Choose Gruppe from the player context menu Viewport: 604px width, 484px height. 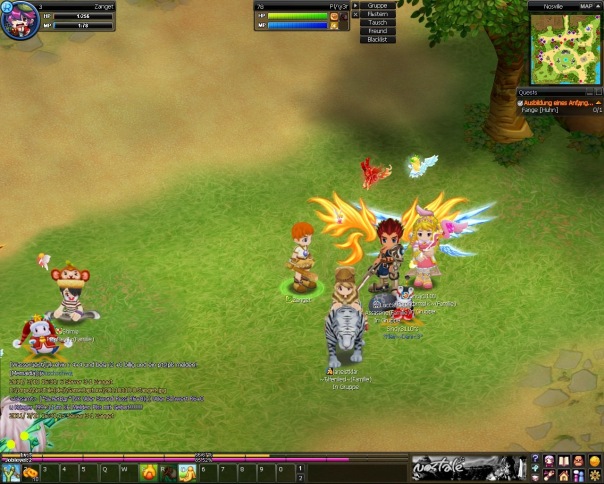[377, 5]
